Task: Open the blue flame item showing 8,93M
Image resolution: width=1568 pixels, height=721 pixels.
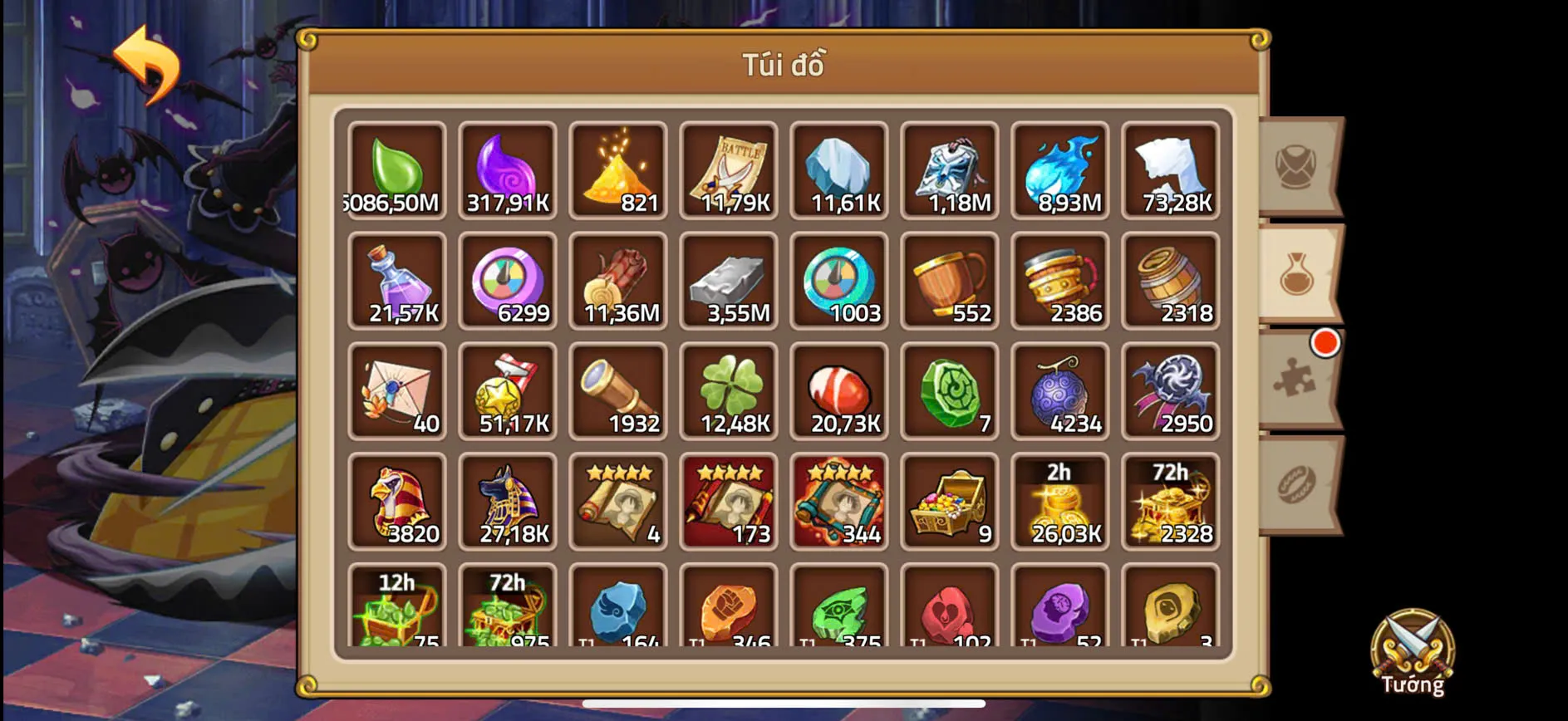Action: 1060,170
